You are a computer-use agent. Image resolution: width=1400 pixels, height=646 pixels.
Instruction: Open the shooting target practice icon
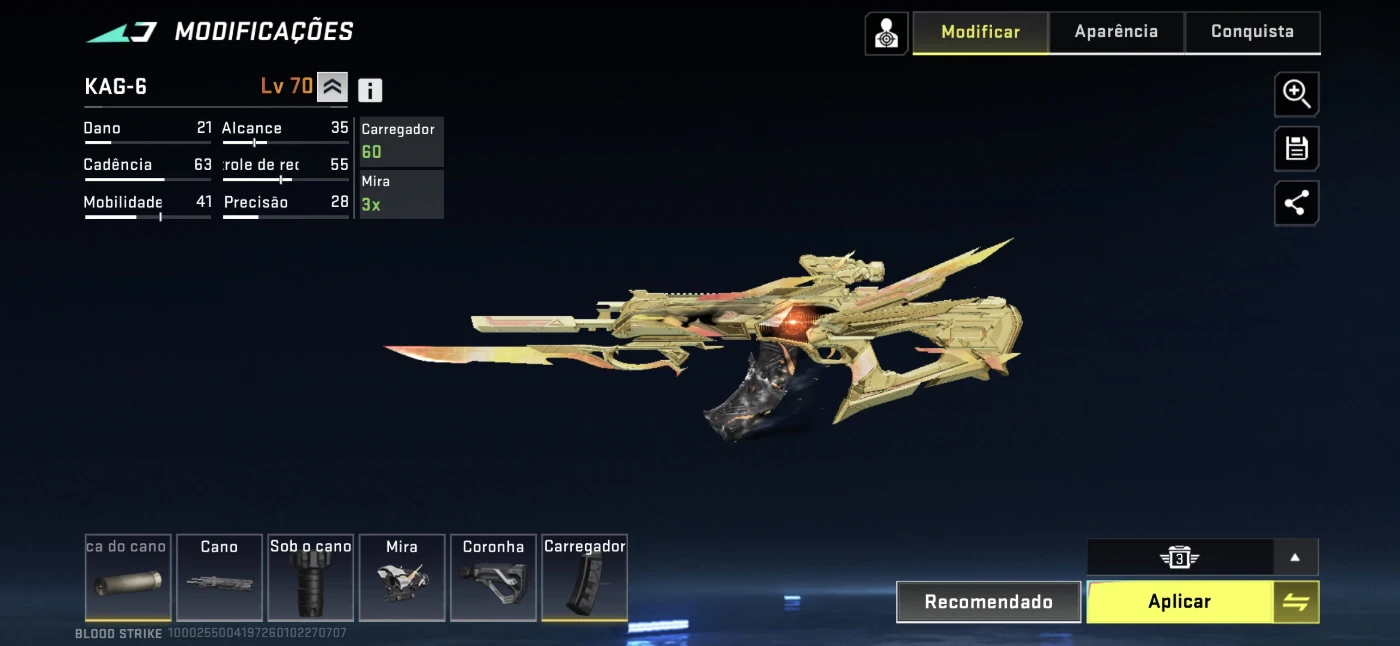pos(886,34)
